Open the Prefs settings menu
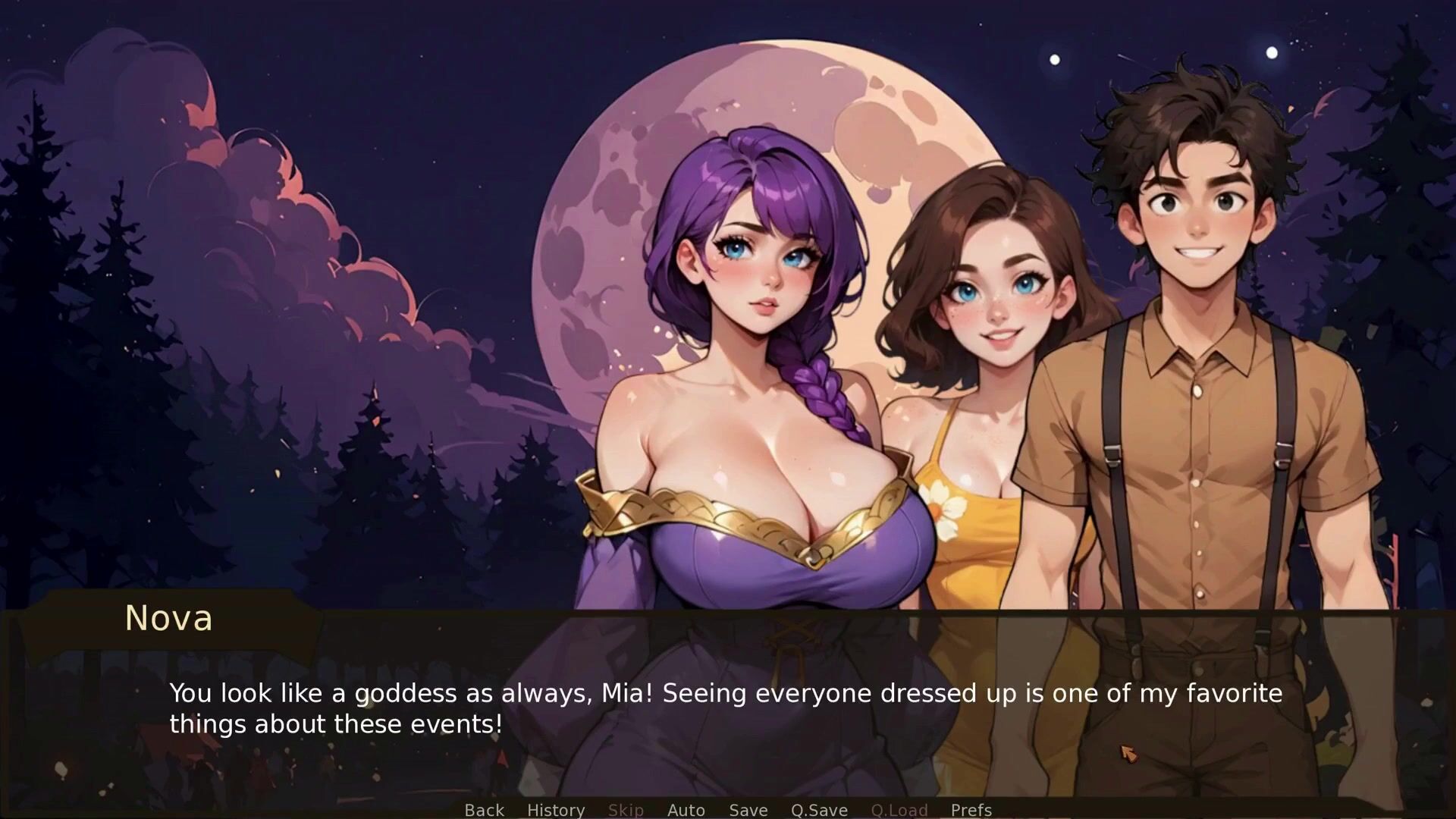1456x819 pixels. click(x=971, y=810)
